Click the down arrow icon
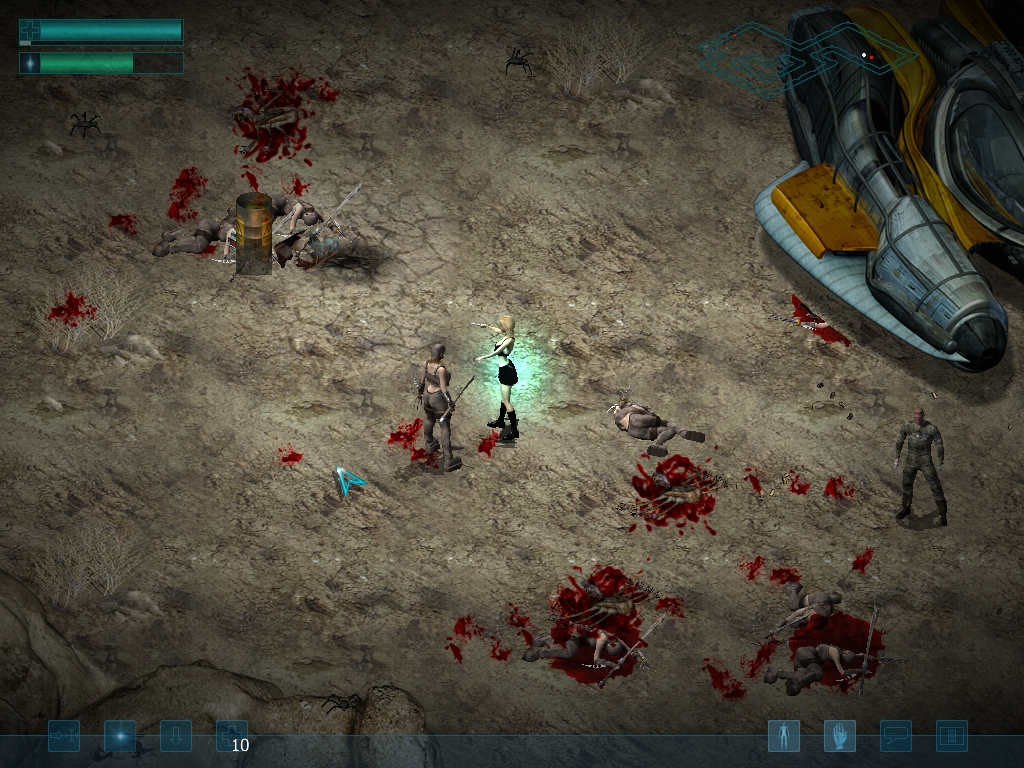This screenshot has width=1024, height=768. pyautogui.click(x=176, y=737)
